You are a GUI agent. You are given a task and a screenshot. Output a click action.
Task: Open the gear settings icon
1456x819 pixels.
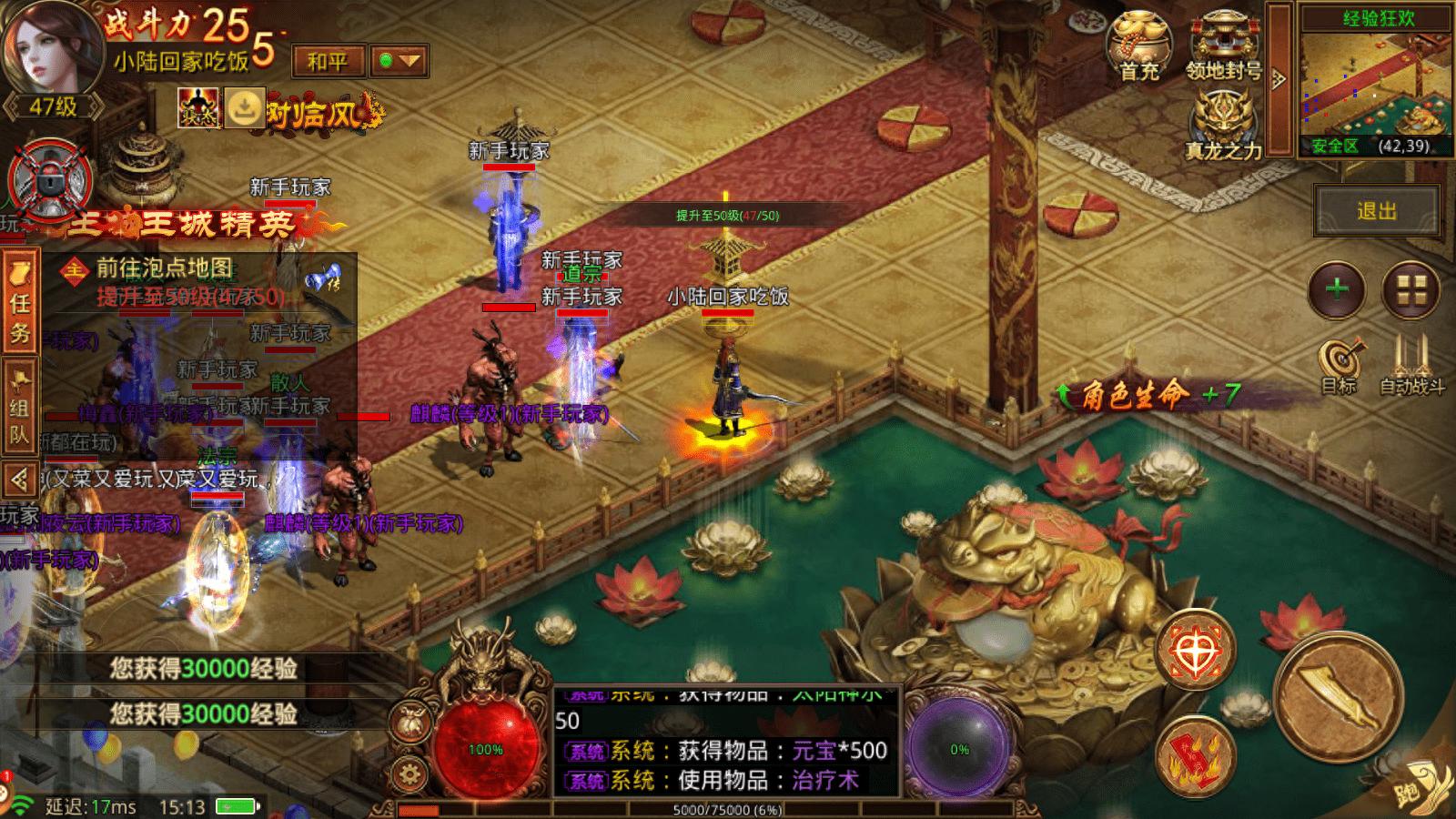click(409, 774)
